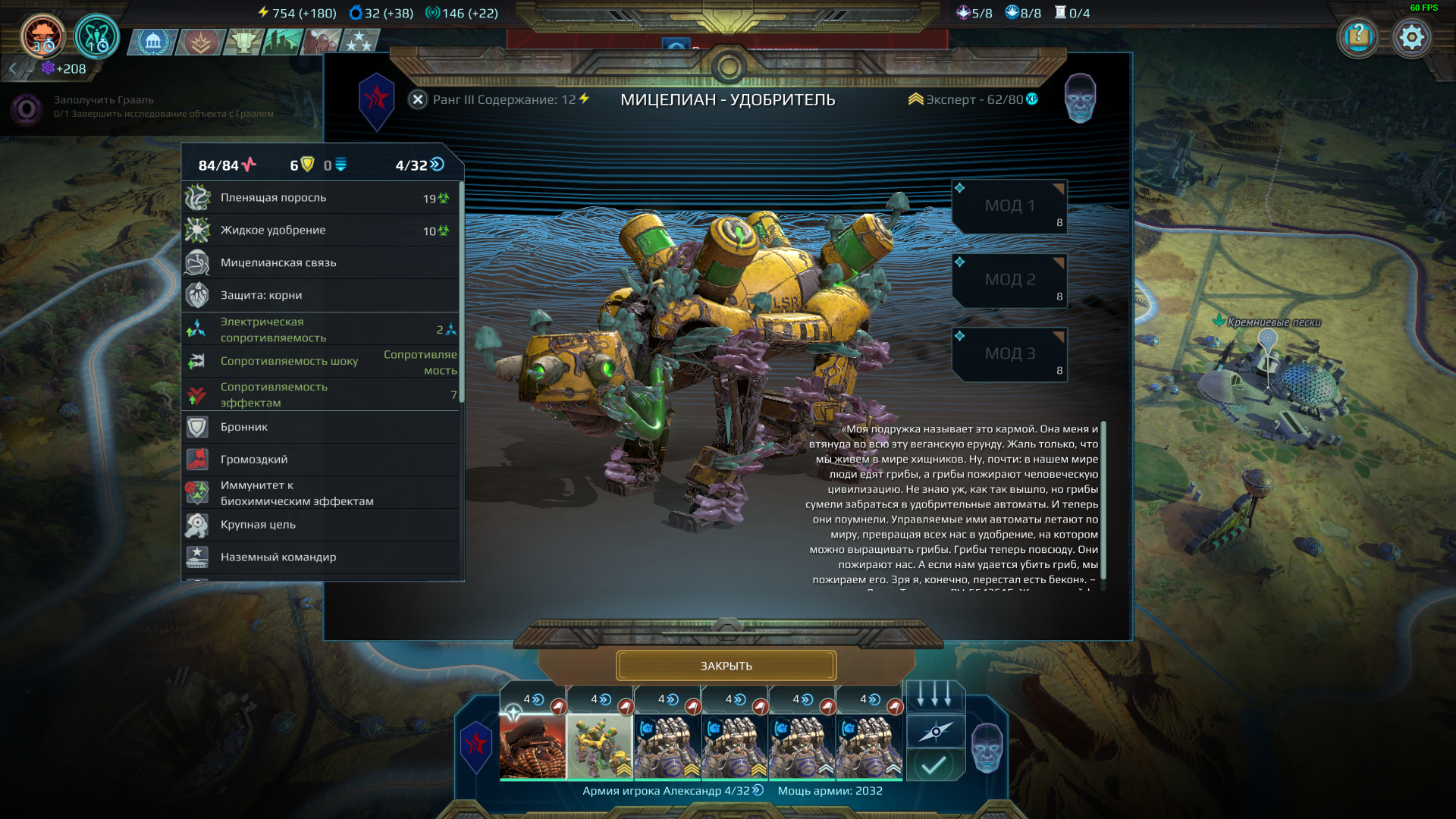The width and height of the screenshot is (1456, 819).
Task: Click the three down-arrows army button
Action: 935,696
